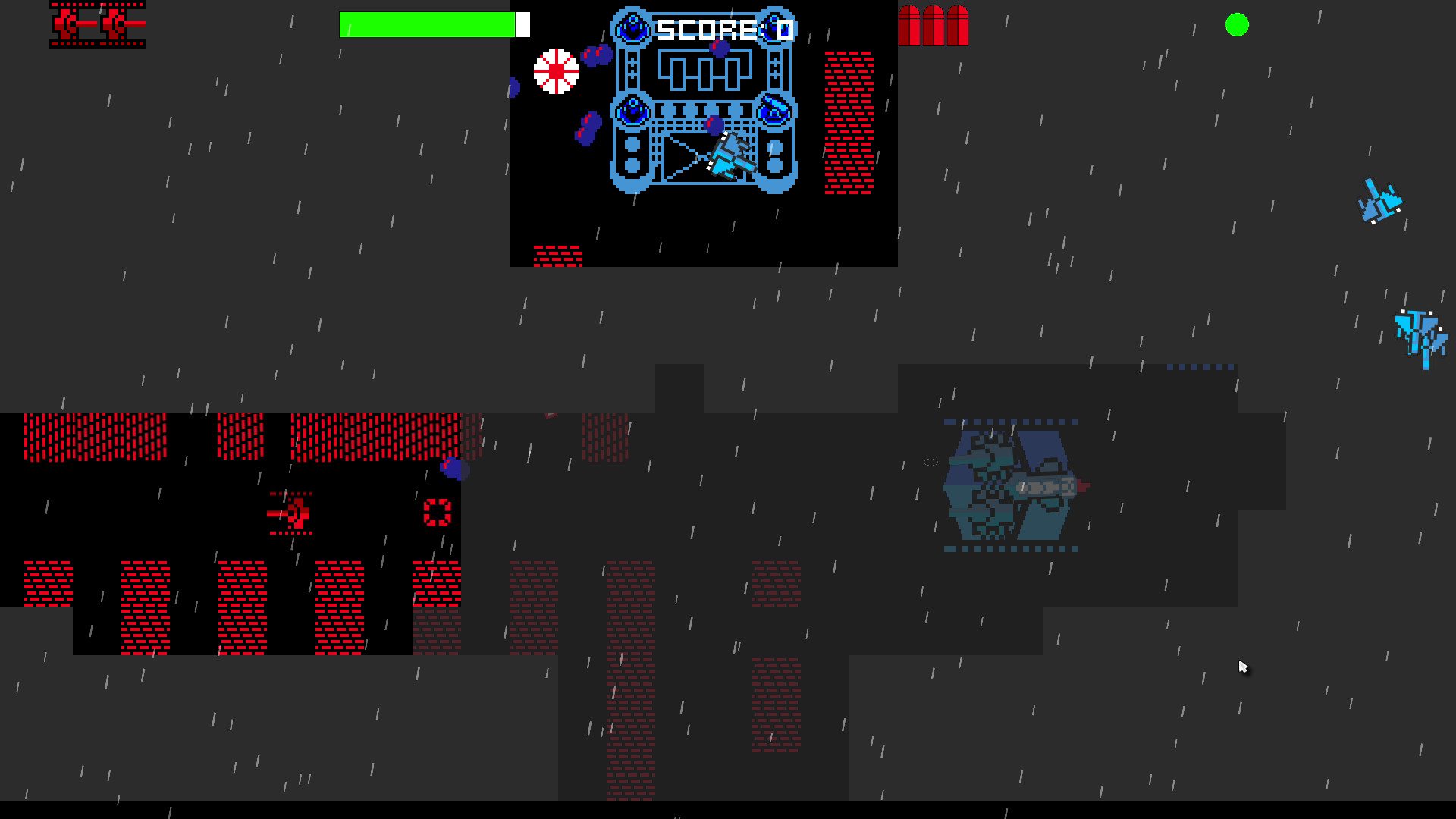
Task: Expand the SCORE: 0 display
Action: click(724, 29)
